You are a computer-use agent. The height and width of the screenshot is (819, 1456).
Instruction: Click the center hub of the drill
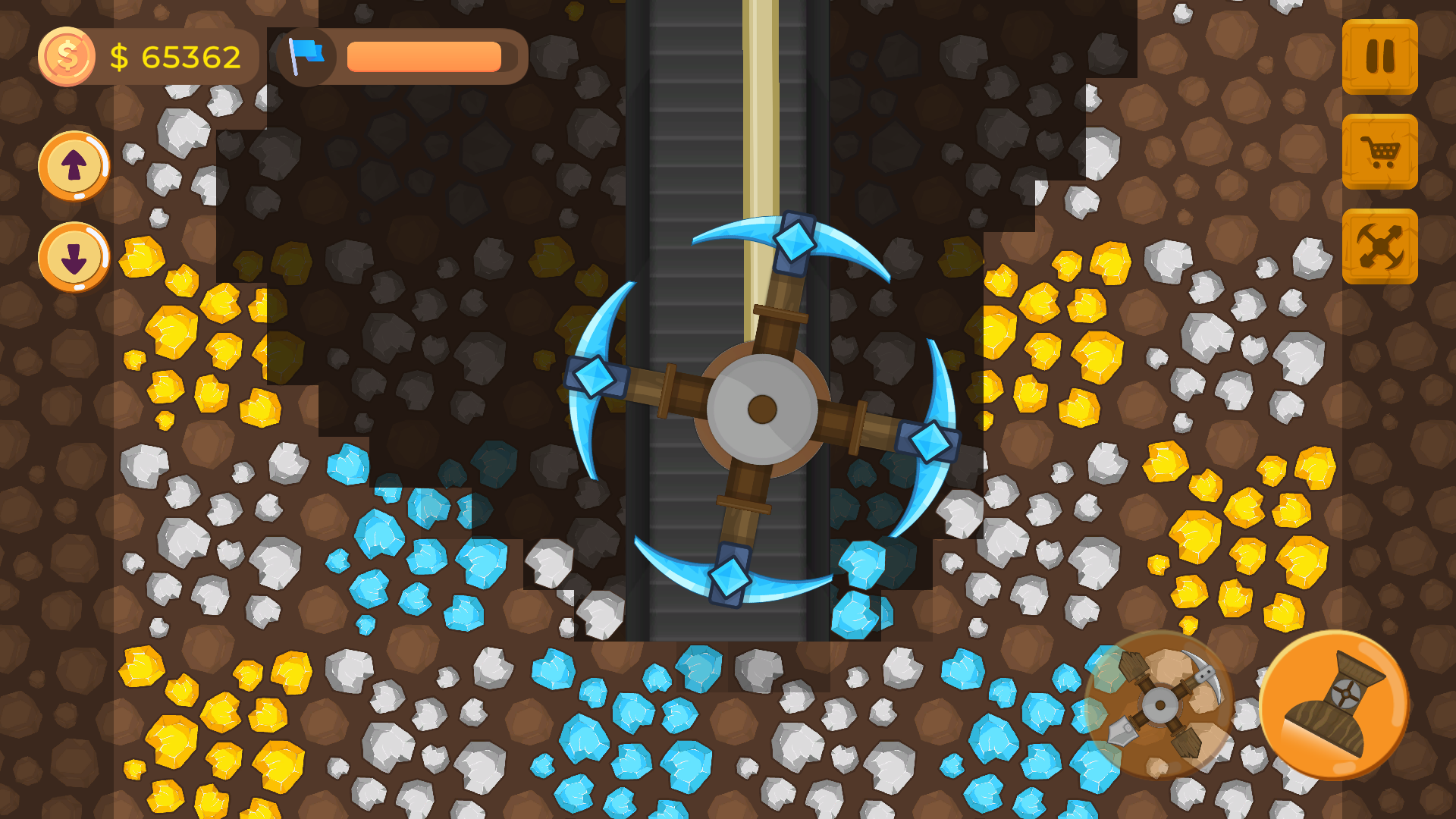[x=762, y=409]
